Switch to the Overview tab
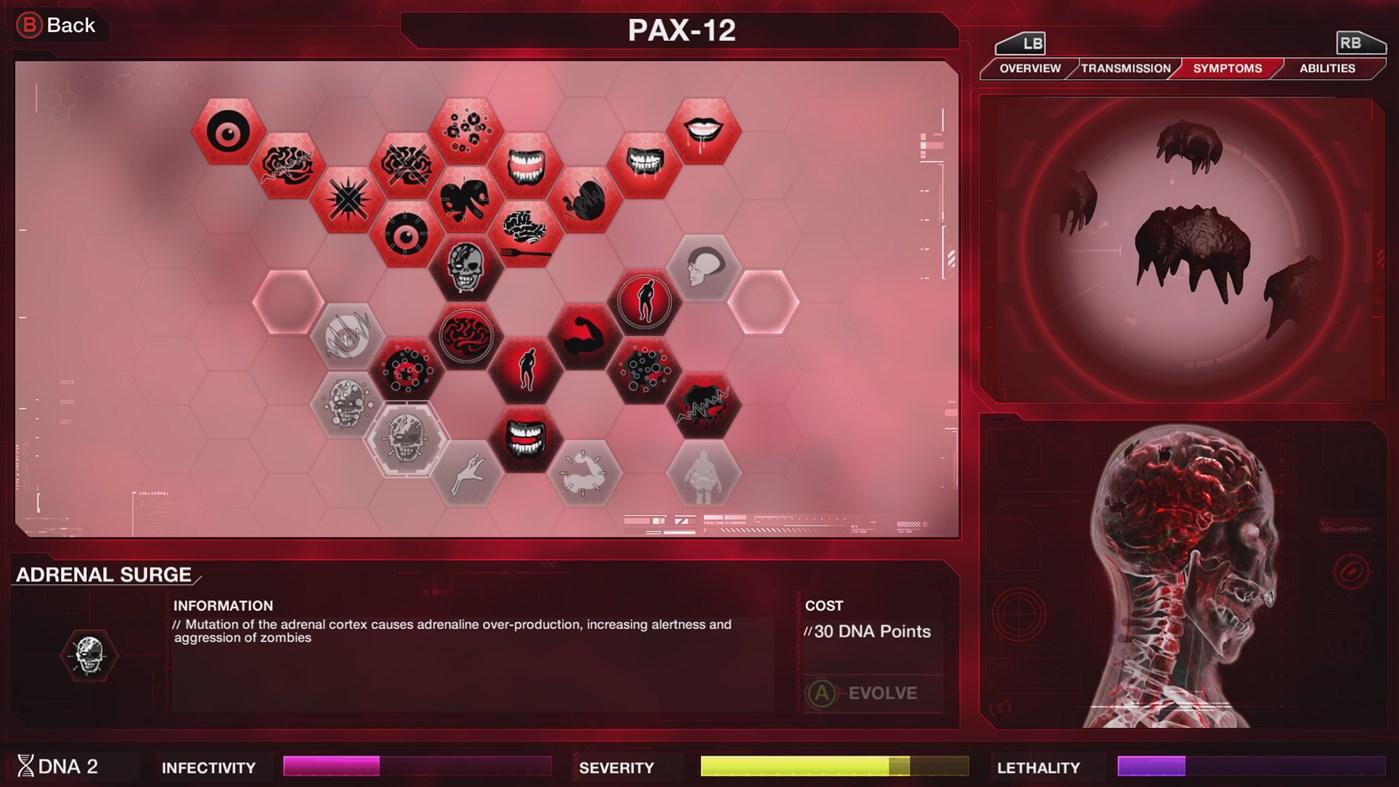 tap(1030, 68)
